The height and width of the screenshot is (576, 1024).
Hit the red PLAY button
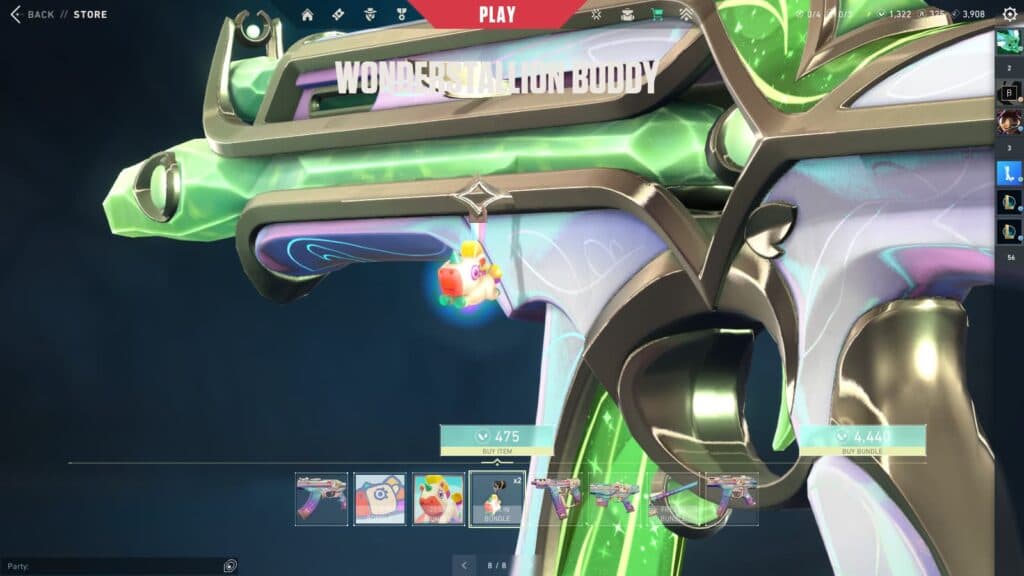pos(497,14)
